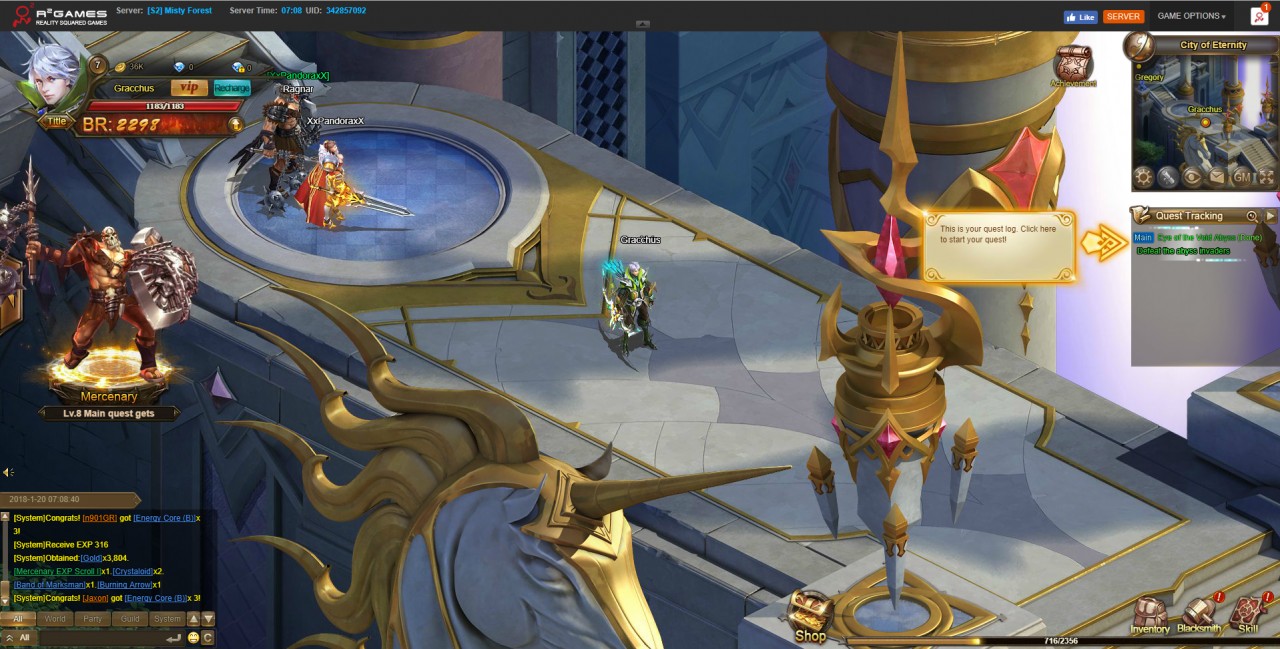Viewport: 1280px width, 649px height.
Task: Open the Shop treasure chest
Action: [x=810, y=616]
